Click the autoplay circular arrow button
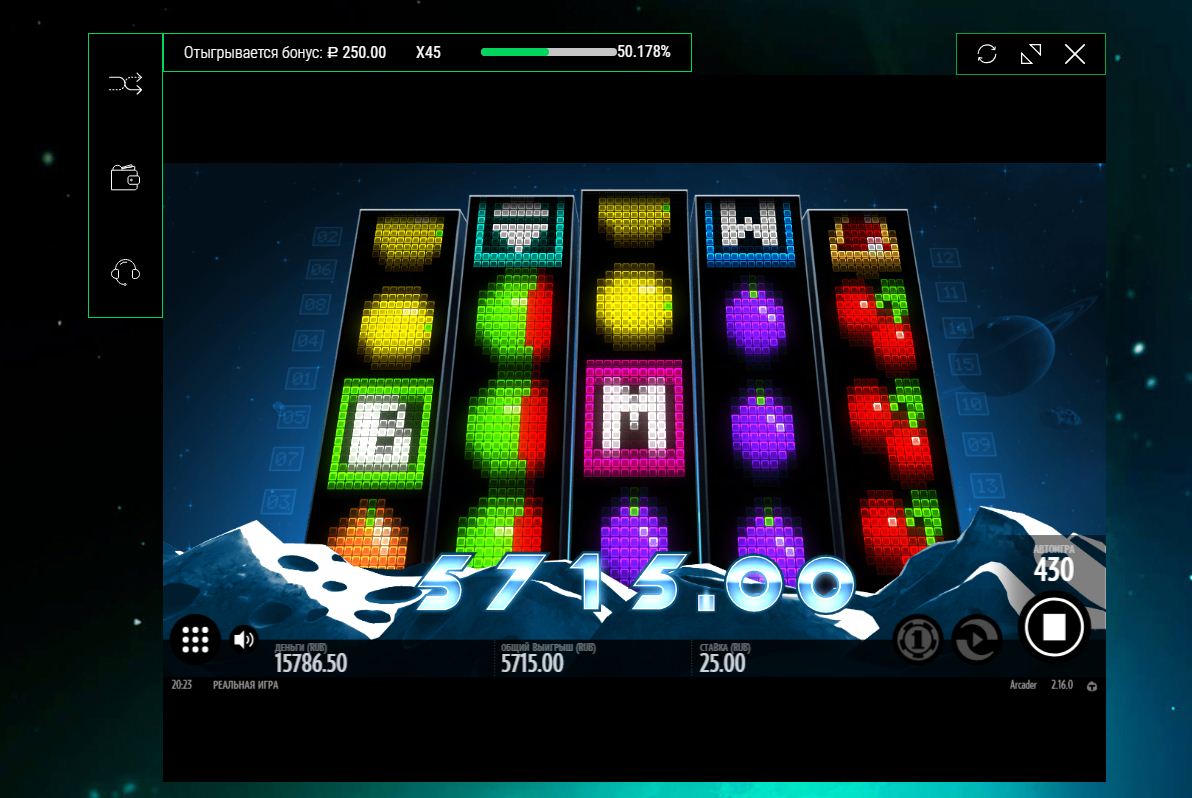 976,639
